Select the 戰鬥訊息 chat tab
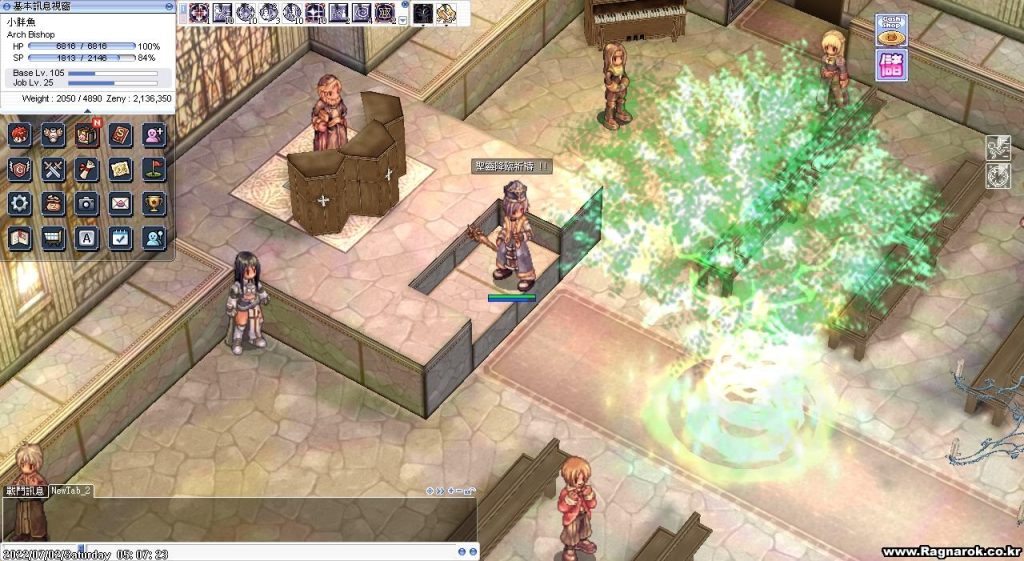This screenshot has width=1024, height=561. [24, 491]
